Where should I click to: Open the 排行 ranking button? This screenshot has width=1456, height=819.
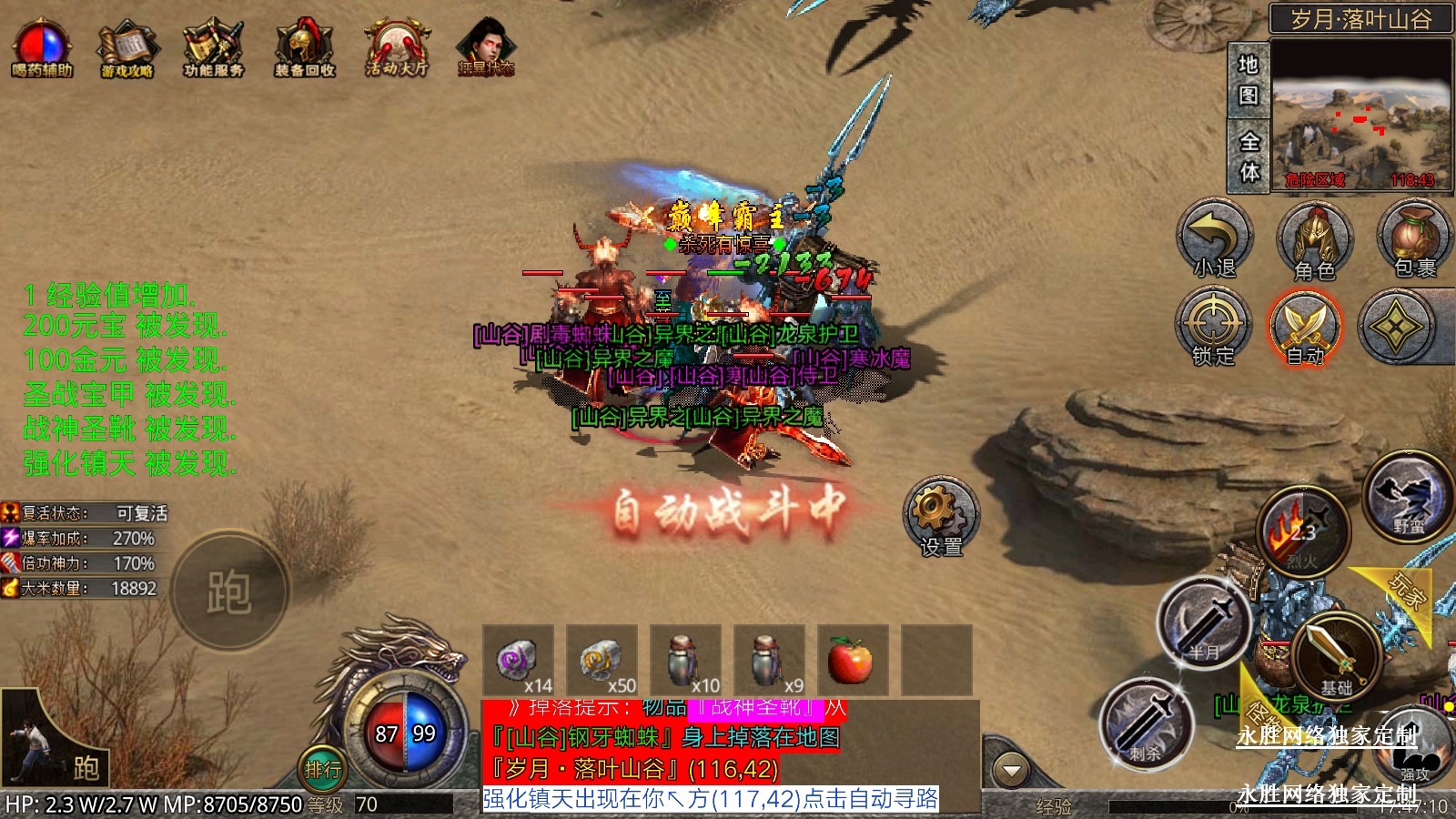(322, 770)
